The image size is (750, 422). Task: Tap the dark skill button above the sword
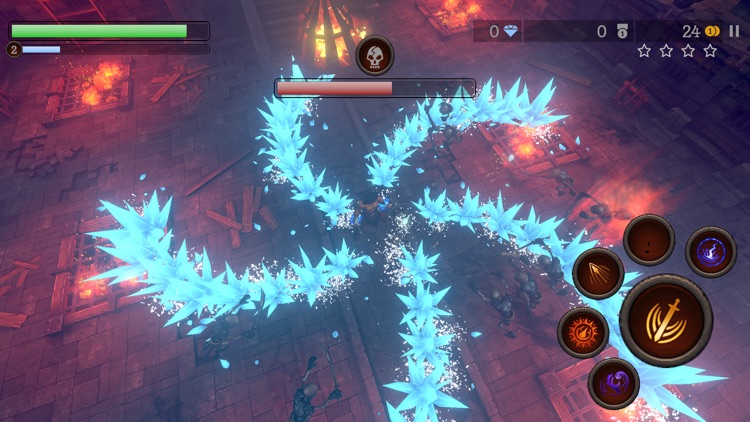(649, 240)
